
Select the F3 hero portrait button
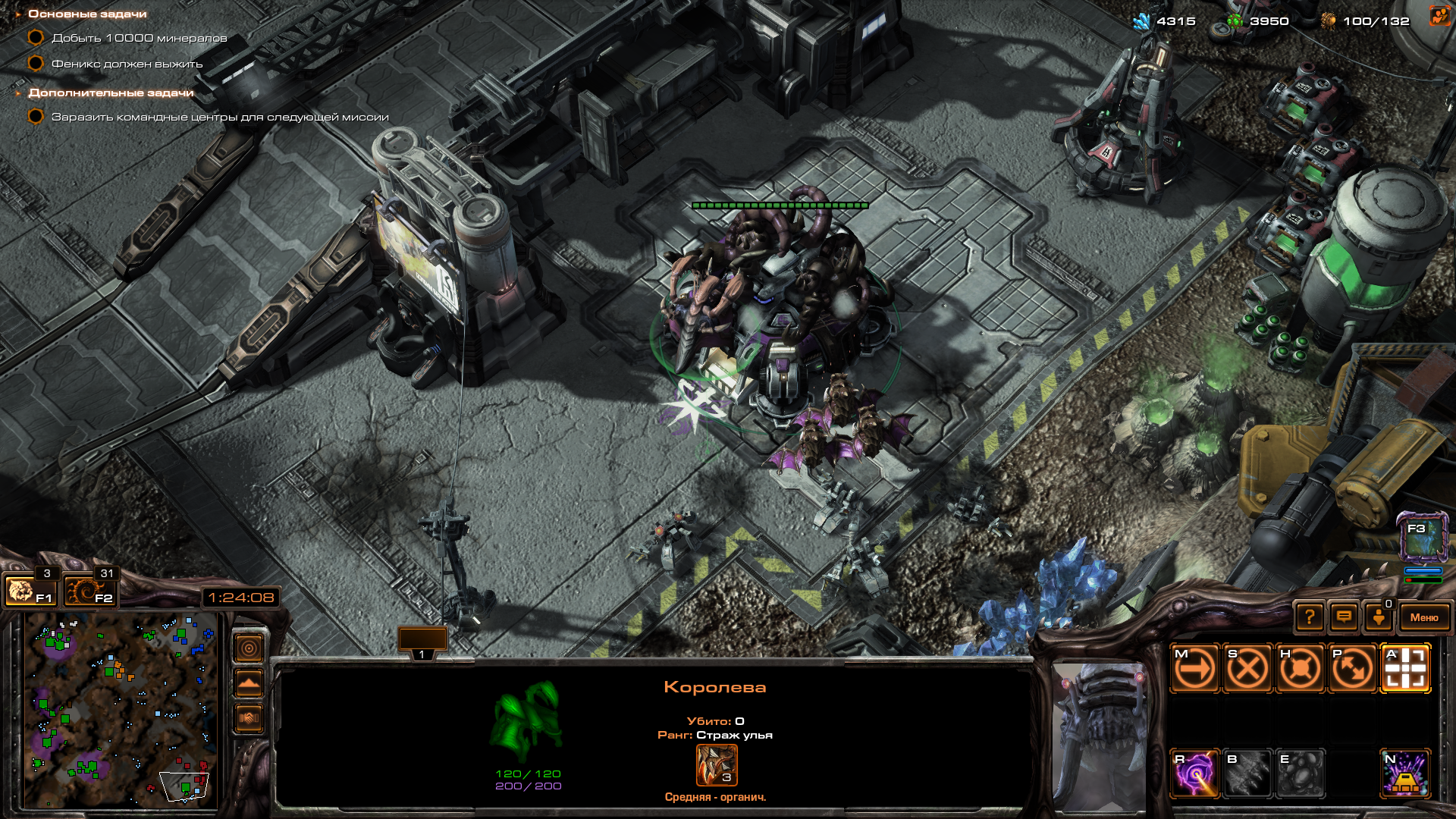1423,537
